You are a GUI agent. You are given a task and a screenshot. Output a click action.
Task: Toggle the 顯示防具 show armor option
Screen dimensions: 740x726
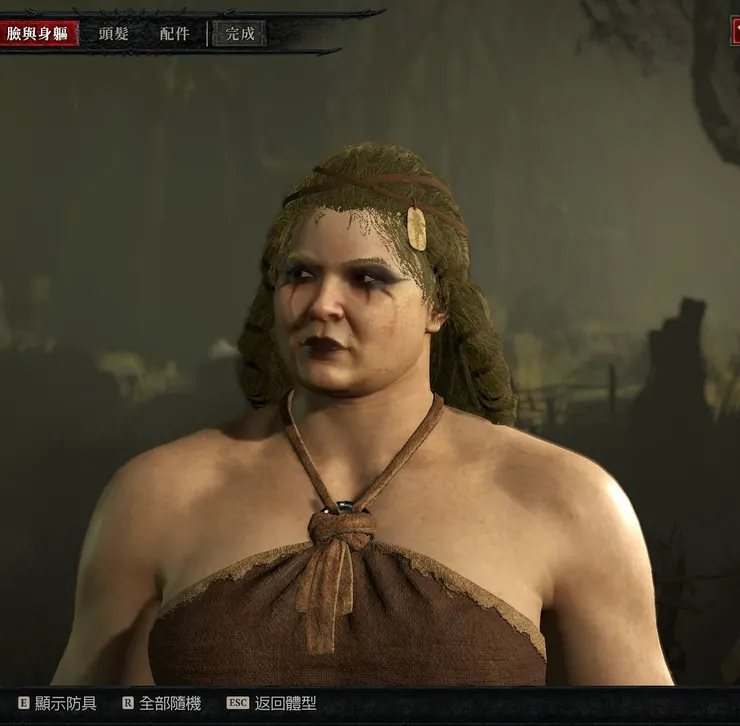tap(58, 703)
